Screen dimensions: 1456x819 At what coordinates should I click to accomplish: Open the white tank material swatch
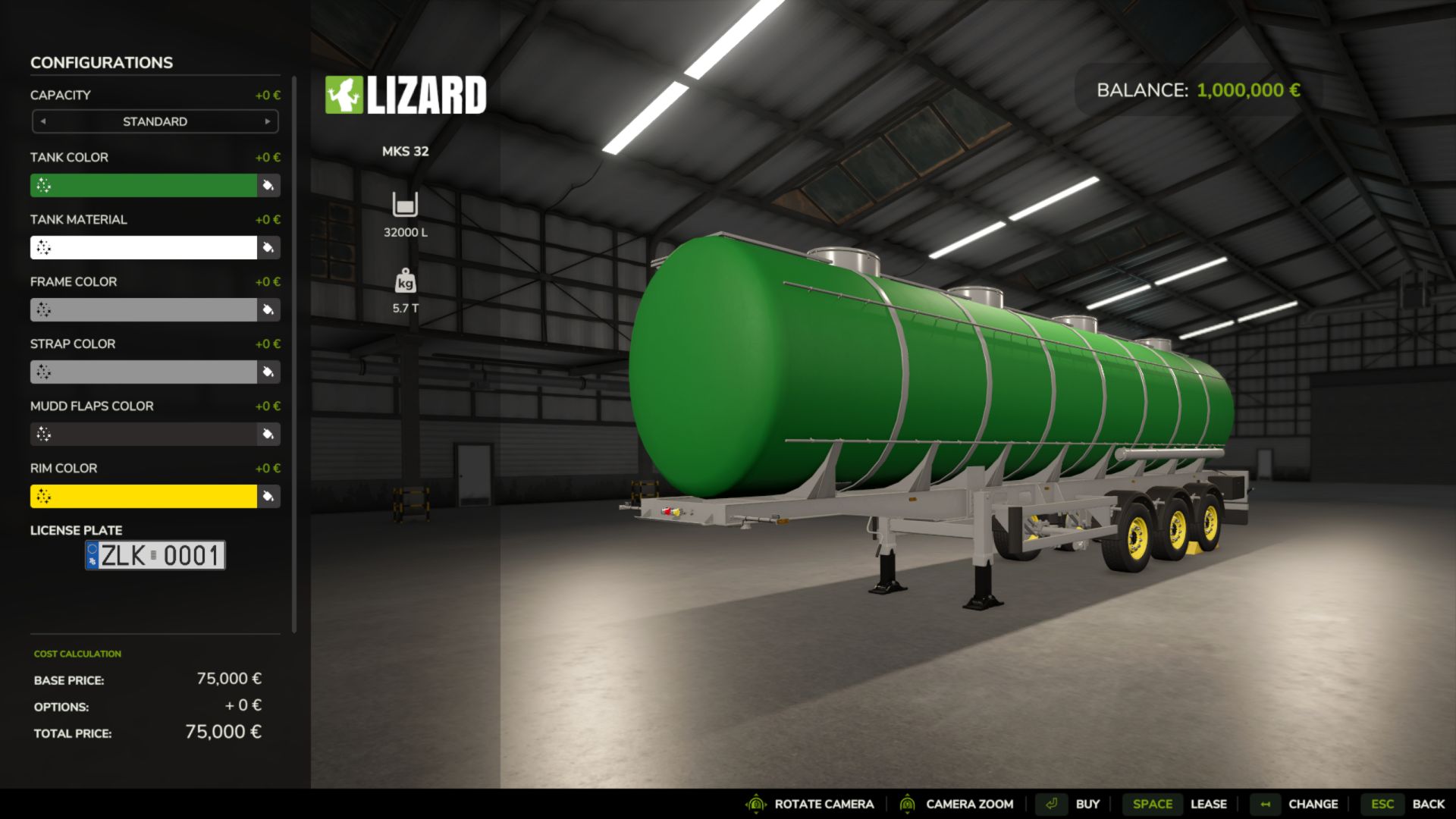pos(144,247)
